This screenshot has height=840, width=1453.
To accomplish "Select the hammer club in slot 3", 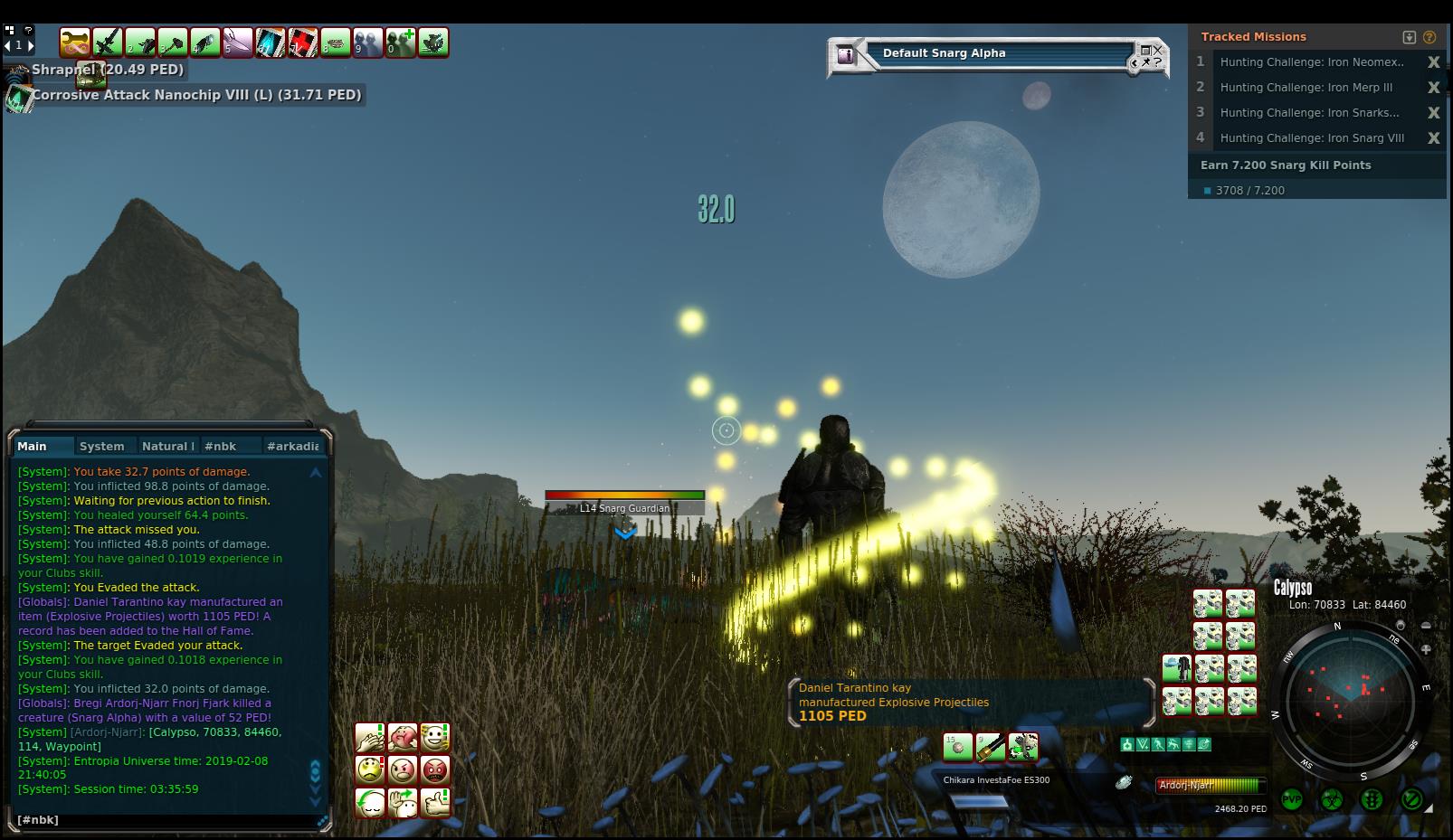I will (172, 42).
